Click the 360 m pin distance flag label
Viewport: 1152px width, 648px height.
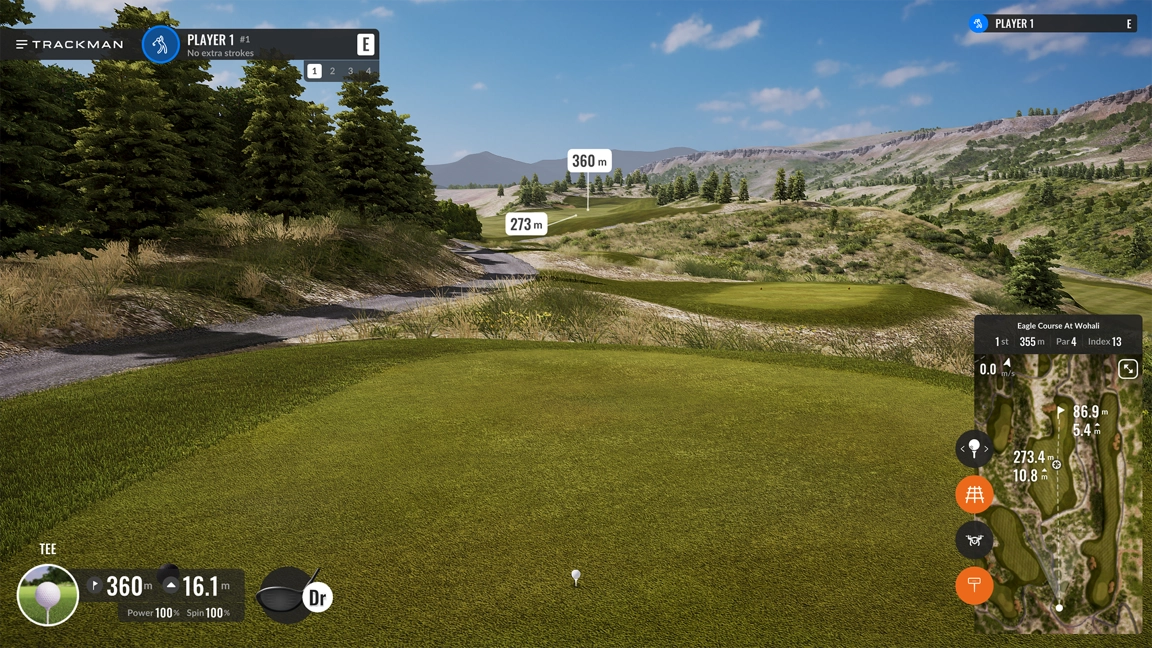click(x=589, y=161)
